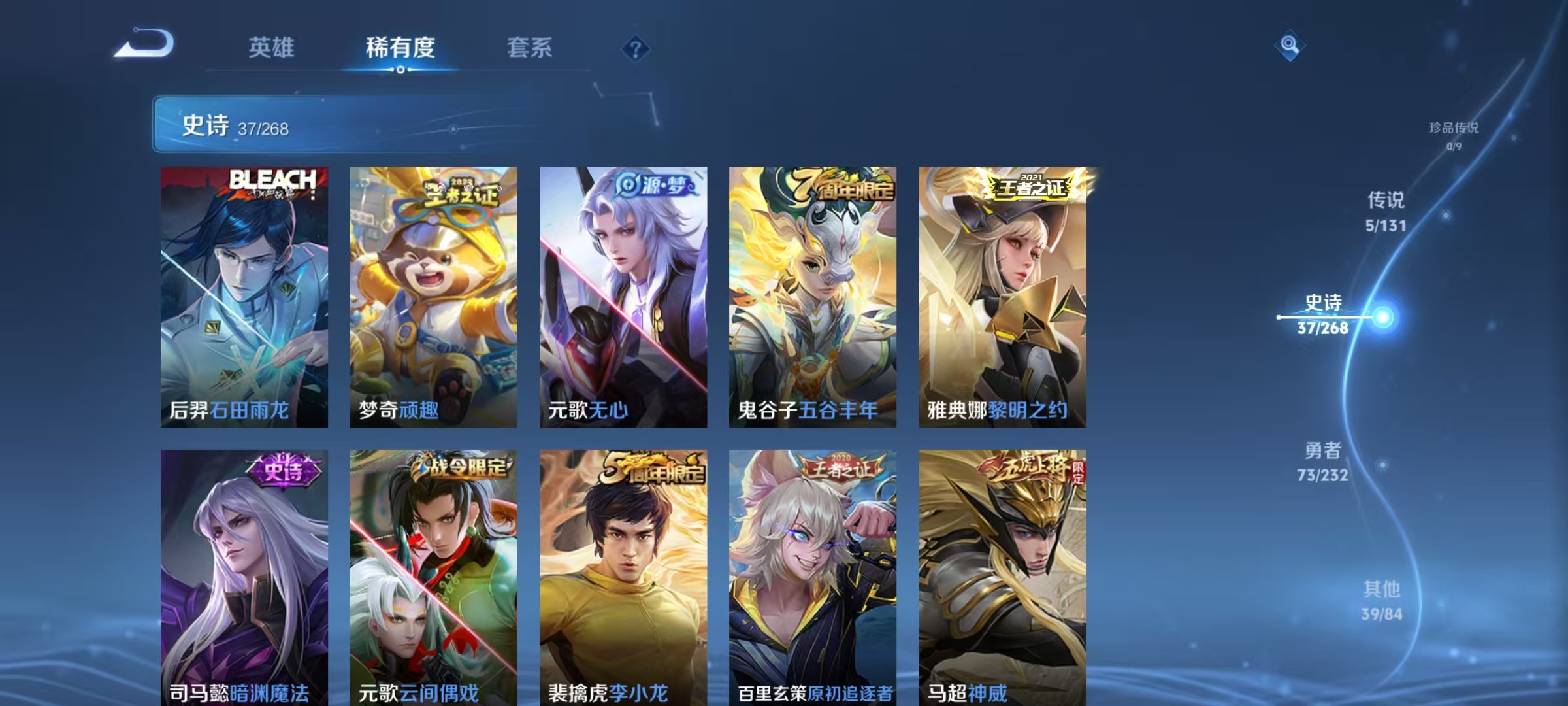Open the 后羿 石田雨龙 skin thumbnail
This screenshot has width=1568, height=706.
click(243, 294)
